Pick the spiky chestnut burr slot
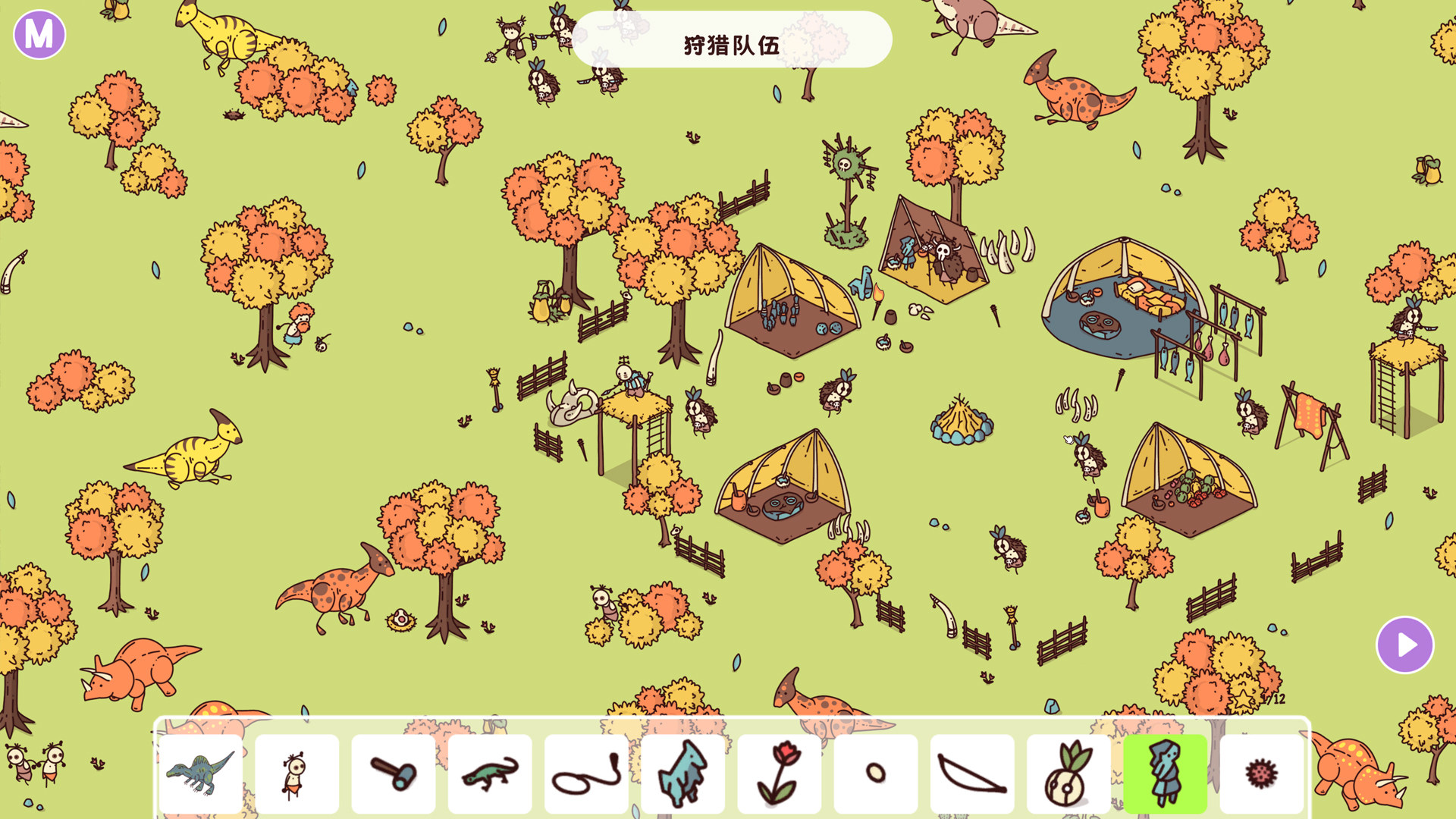The width and height of the screenshot is (1456, 819). tap(1261, 773)
